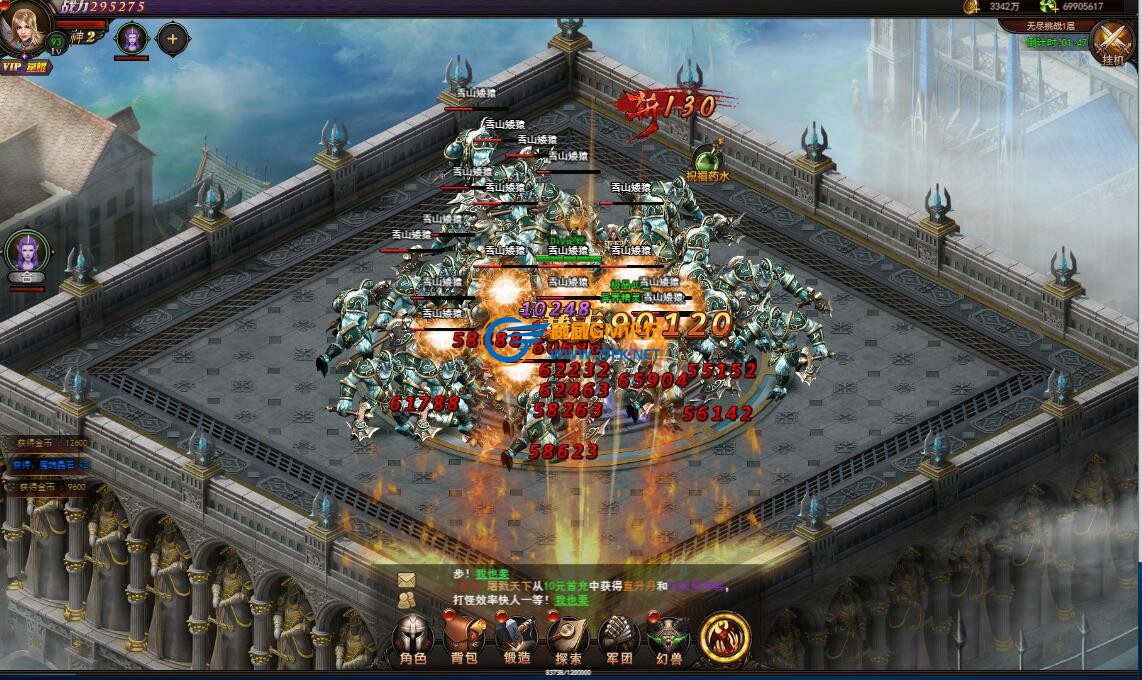Click the player character portrait
Image resolution: width=1142 pixels, height=680 pixels.
coord(26,28)
